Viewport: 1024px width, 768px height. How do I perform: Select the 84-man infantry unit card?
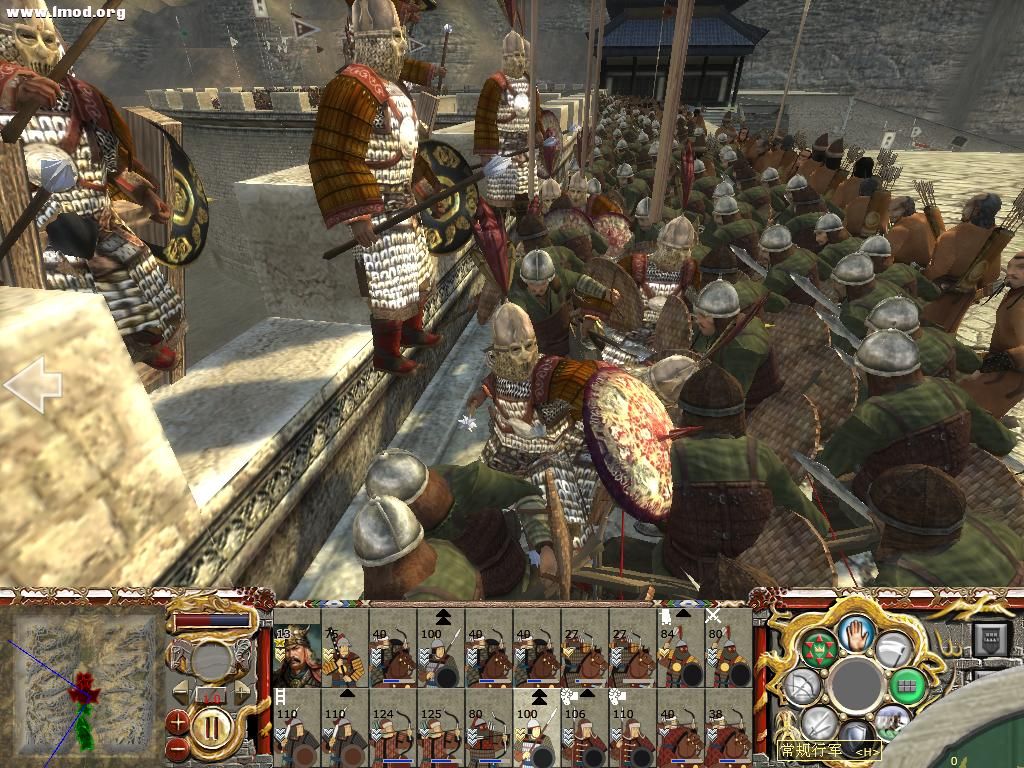[x=680, y=656]
